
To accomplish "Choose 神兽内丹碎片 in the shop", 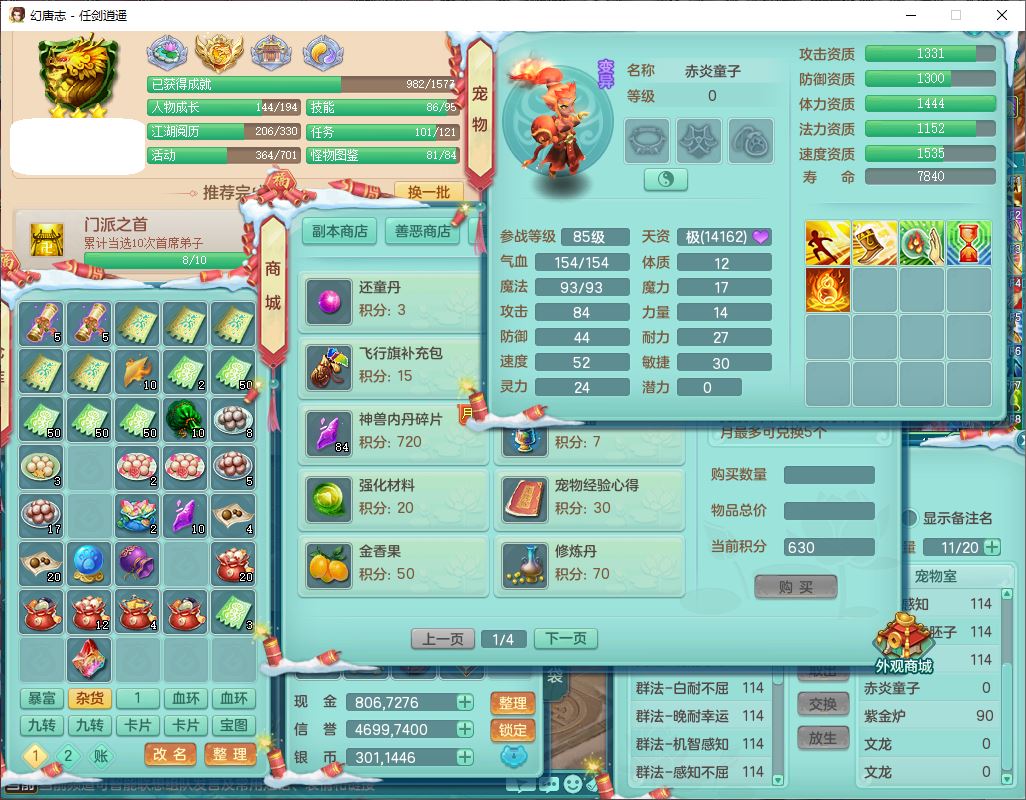I will tap(393, 431).
